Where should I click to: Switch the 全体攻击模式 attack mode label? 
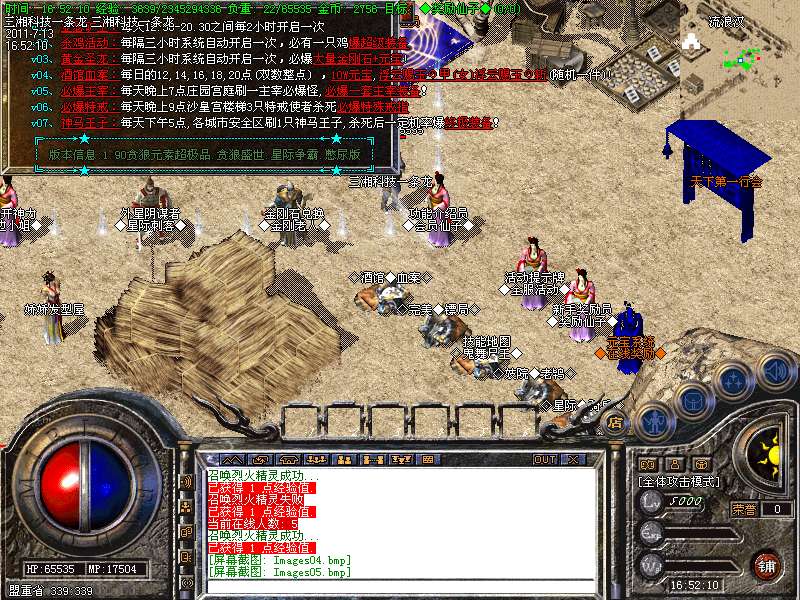click(x=681, y=482)
